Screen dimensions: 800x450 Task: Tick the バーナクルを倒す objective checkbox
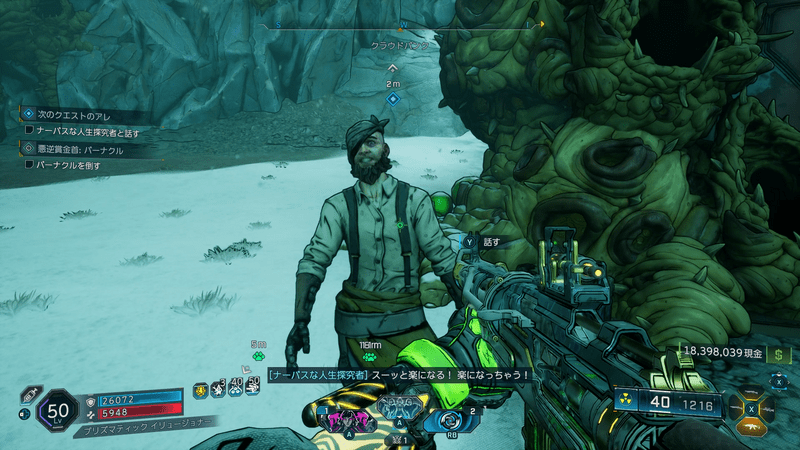(x=29, y=164)
